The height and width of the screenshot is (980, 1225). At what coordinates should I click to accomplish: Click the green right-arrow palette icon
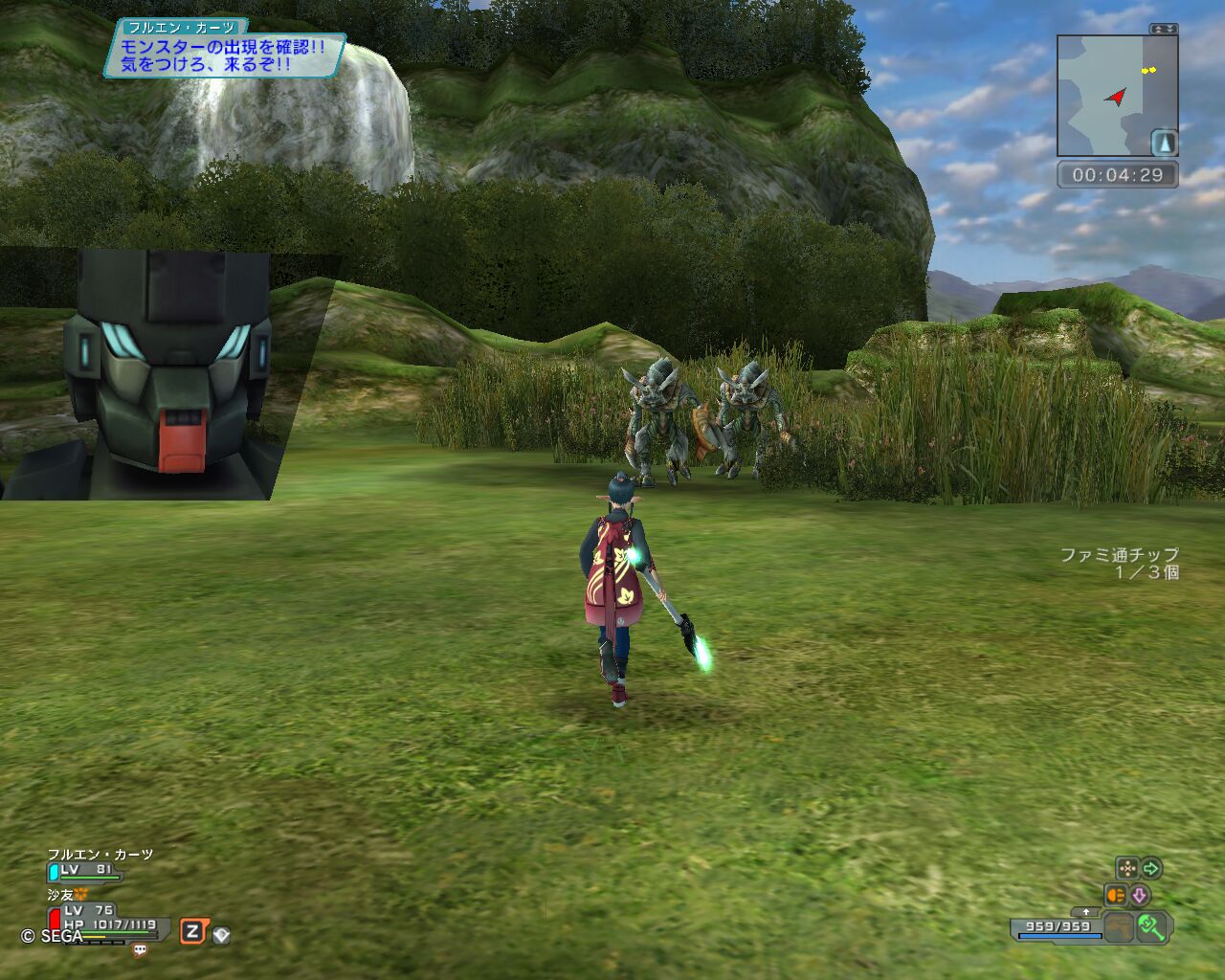[x=1151, y=869]
